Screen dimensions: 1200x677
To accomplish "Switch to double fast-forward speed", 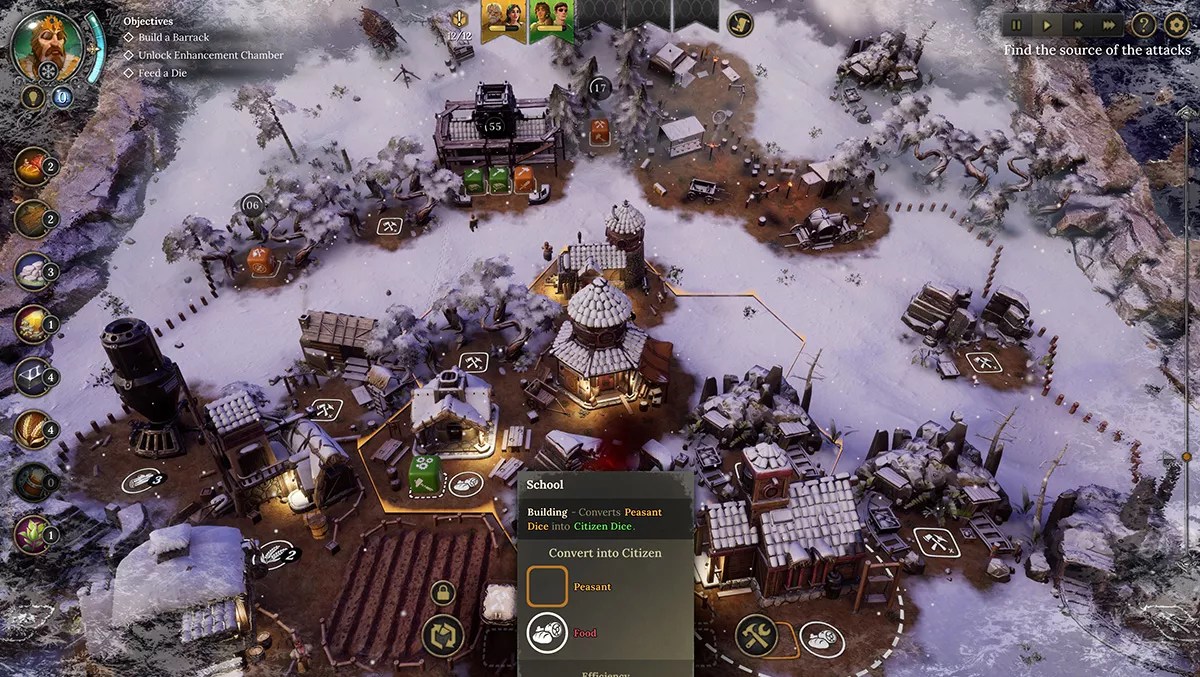I will click(1078, 25).
